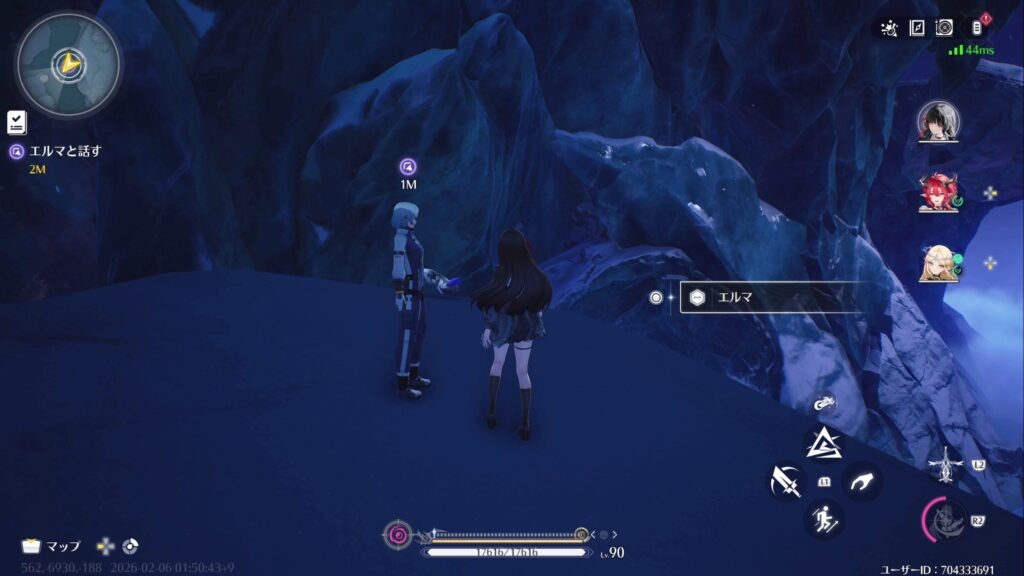Switch to the red-haired party member

pyautogui.click(x=938, y=192)
